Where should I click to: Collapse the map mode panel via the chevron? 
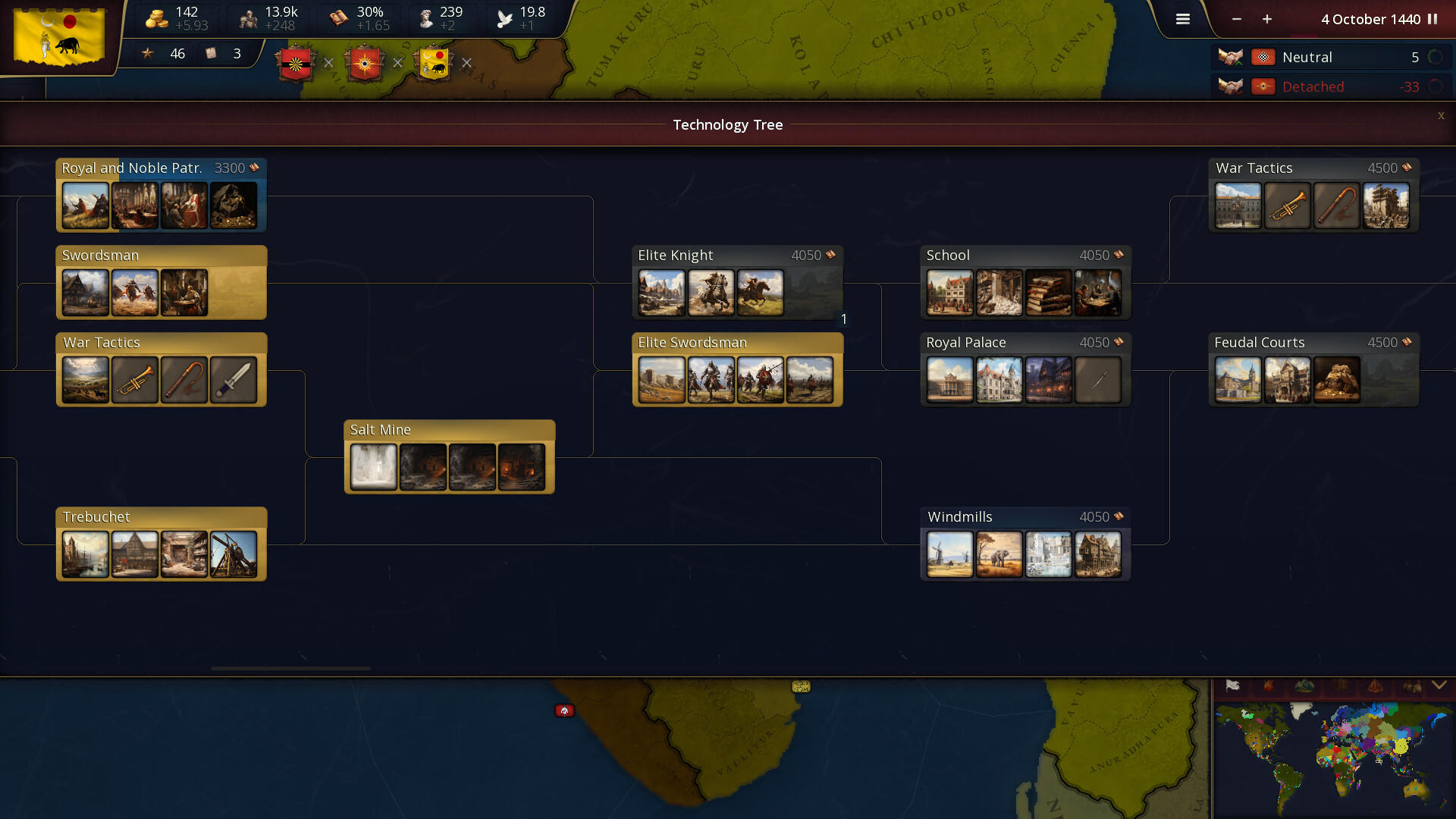pos(1439,685)
